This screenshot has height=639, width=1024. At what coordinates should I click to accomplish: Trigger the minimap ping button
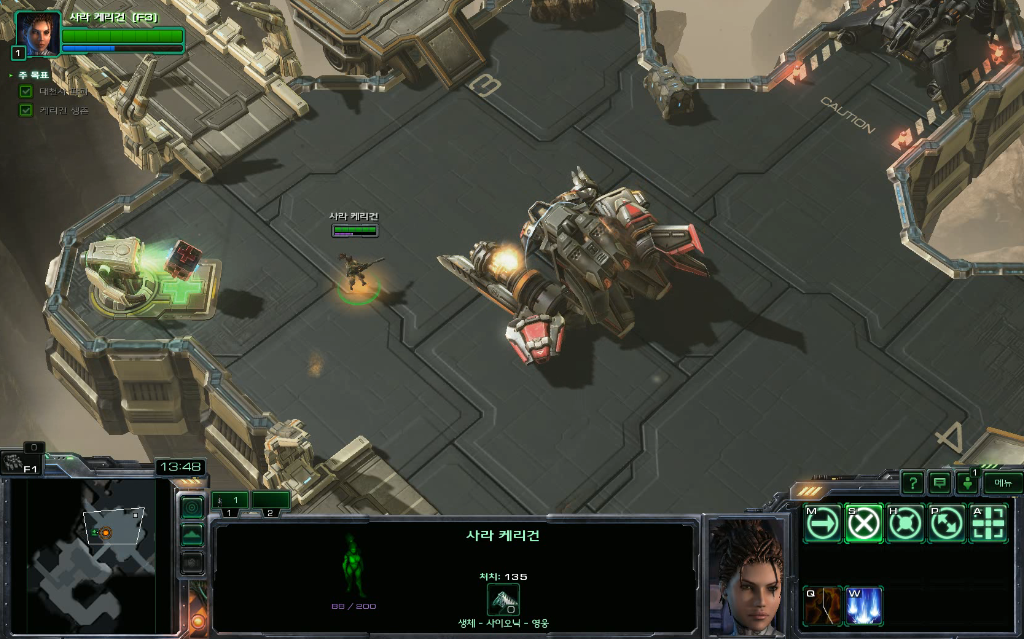[x=191, y=507]
